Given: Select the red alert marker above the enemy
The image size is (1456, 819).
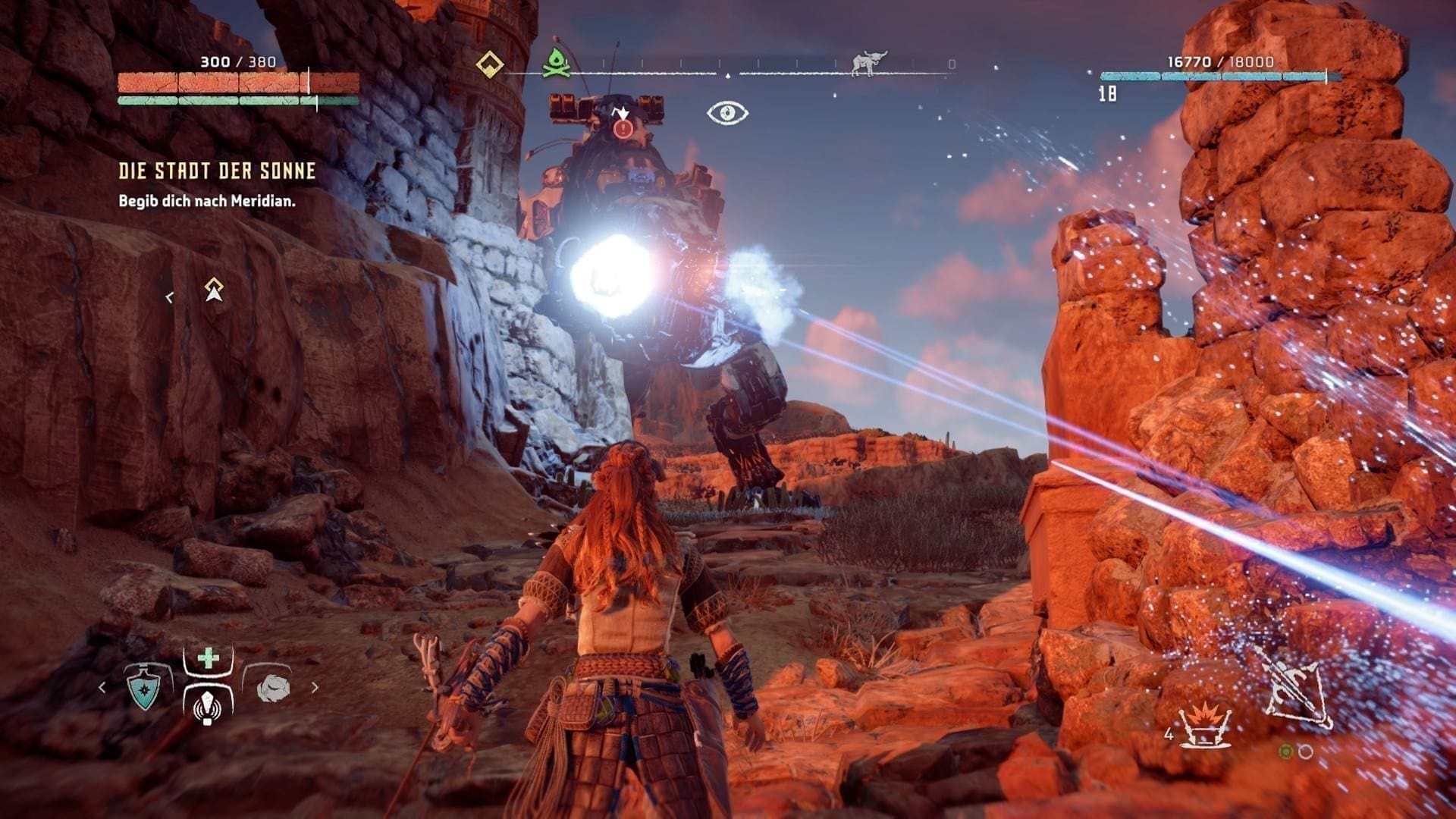Looking at the screenshot, I should coord(623,128).
